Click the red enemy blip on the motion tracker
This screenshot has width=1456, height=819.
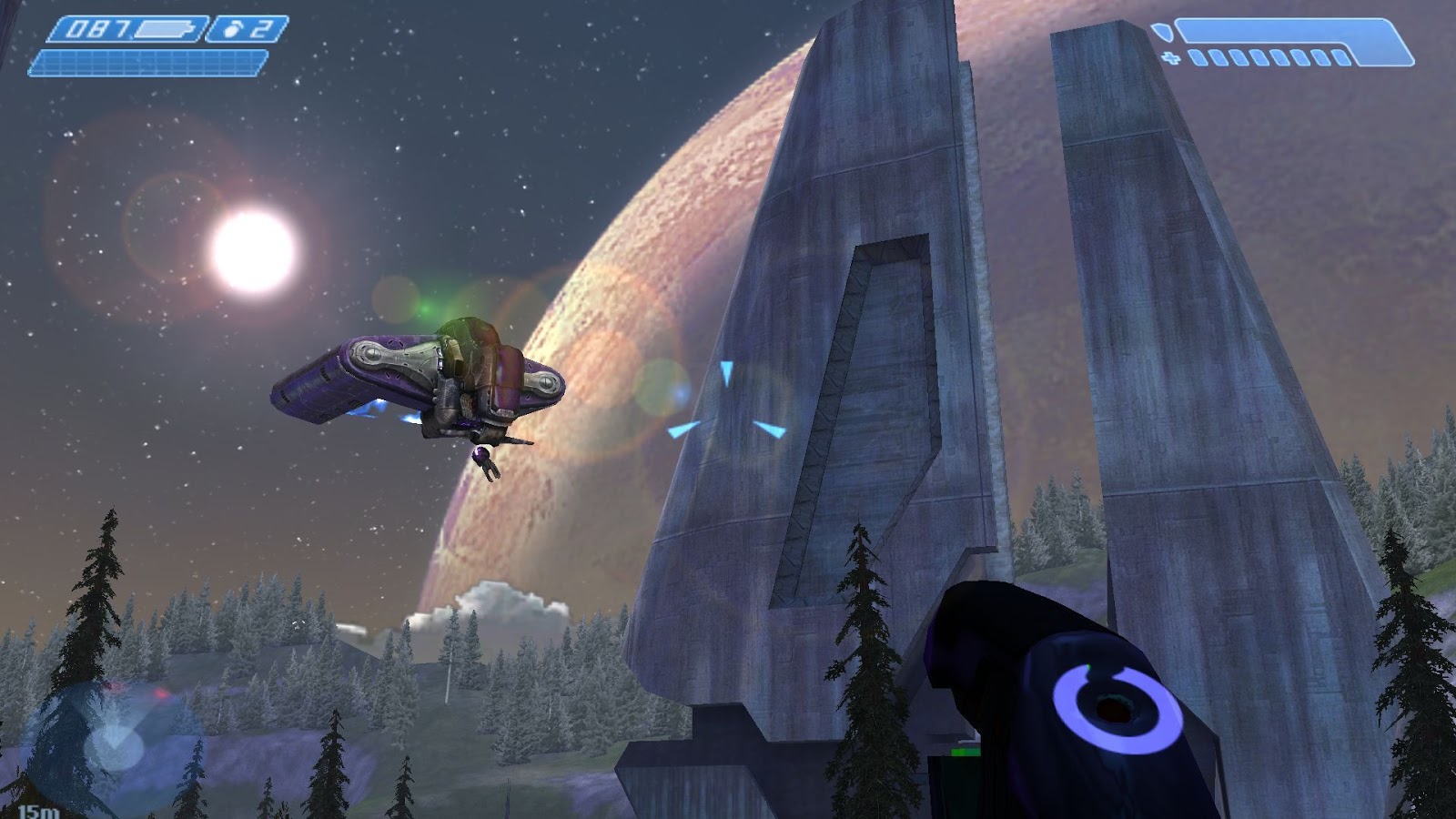pyautogui.click(x=160, y=693)
